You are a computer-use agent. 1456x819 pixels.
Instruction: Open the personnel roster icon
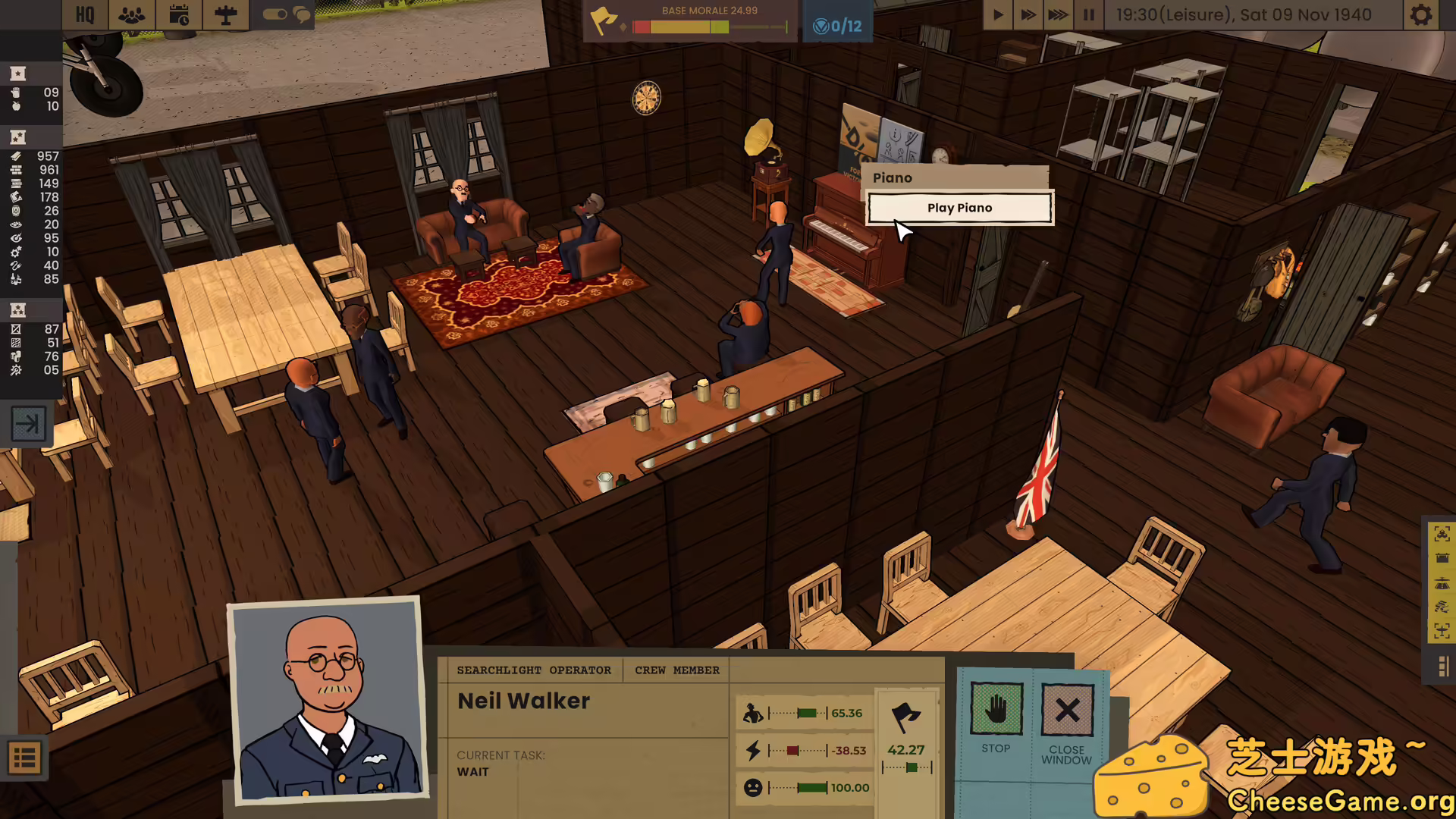click(x=131, y=15)
